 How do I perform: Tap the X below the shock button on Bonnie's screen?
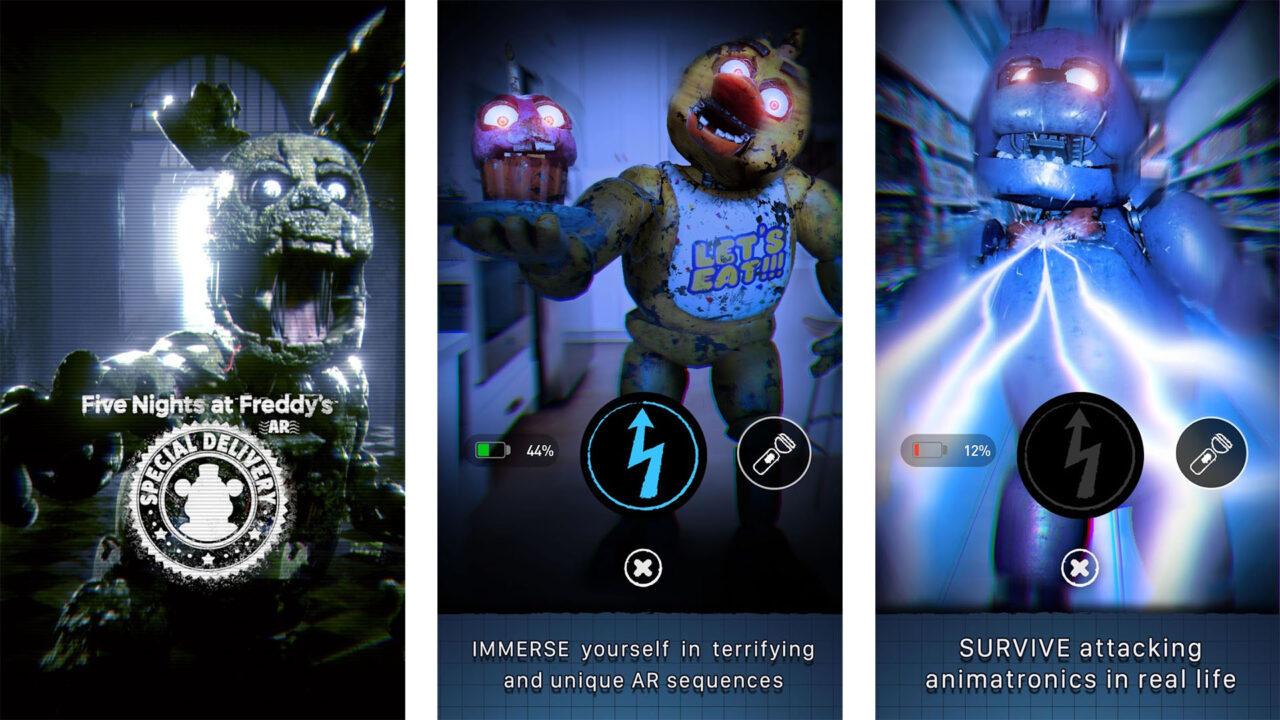(1078, 566)
